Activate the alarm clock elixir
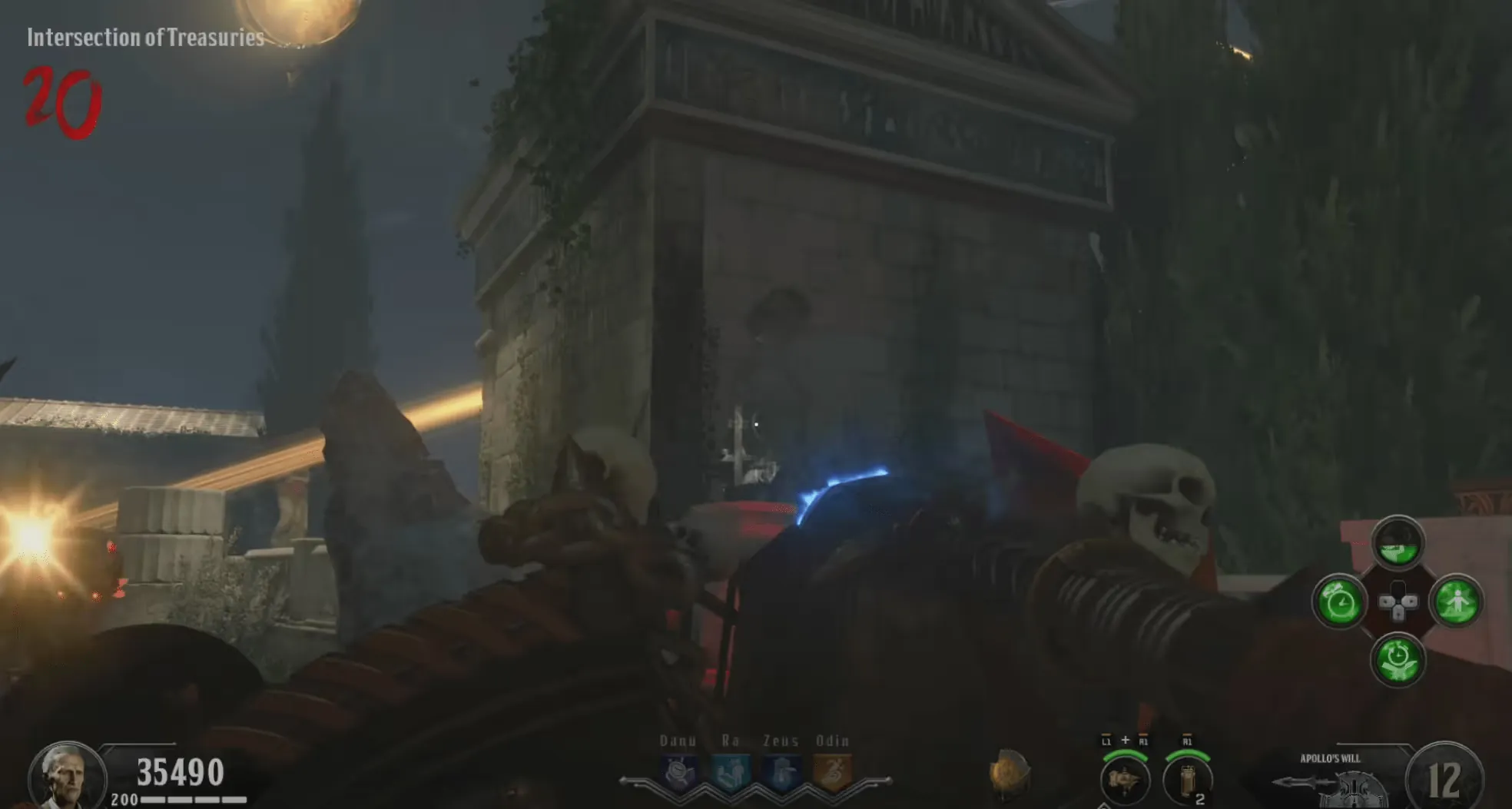This screenshot has height=809, width=1512. tap(1339, 602)
